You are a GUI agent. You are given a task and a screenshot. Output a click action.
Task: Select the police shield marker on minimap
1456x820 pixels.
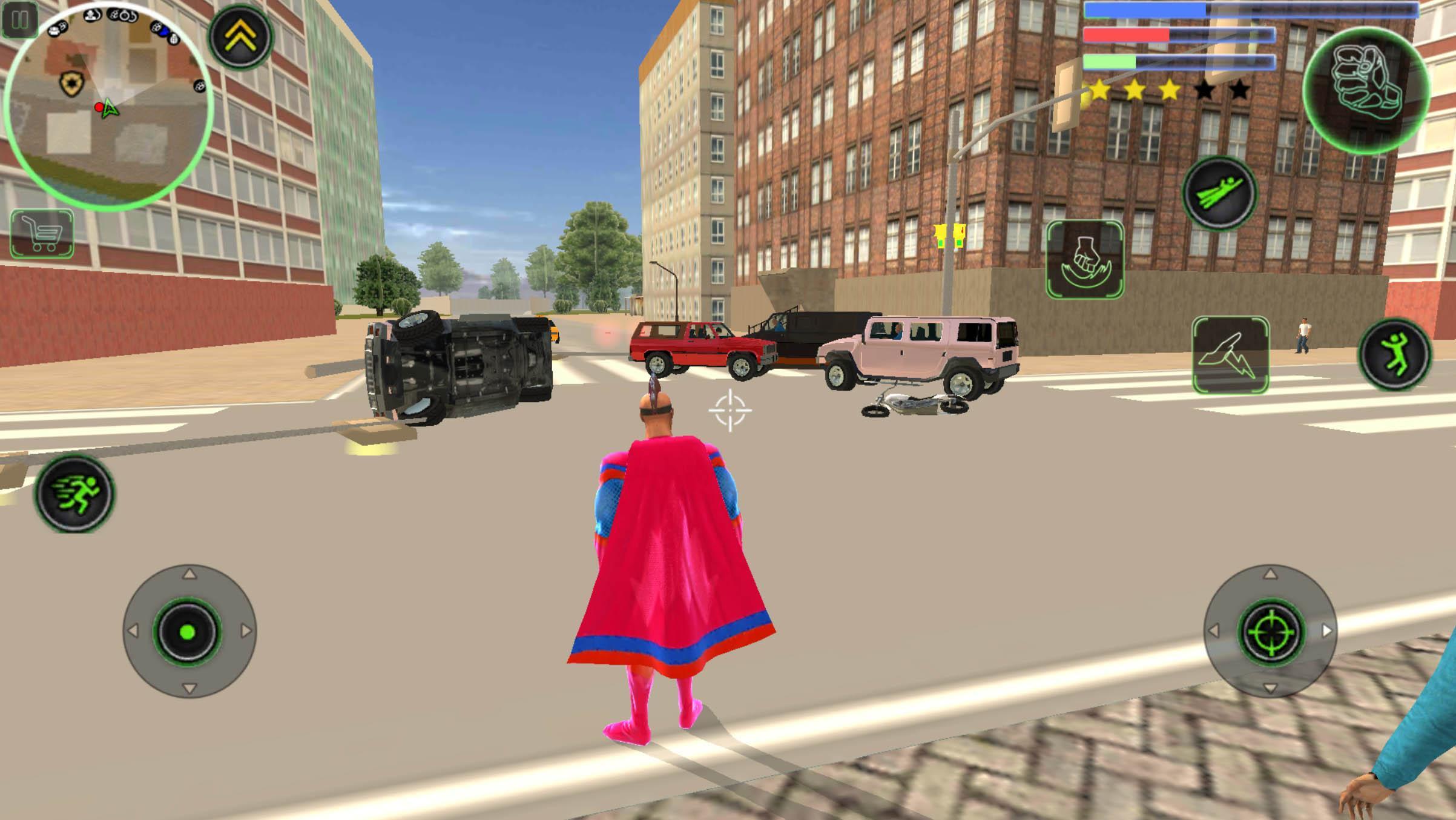coord(70,82)
